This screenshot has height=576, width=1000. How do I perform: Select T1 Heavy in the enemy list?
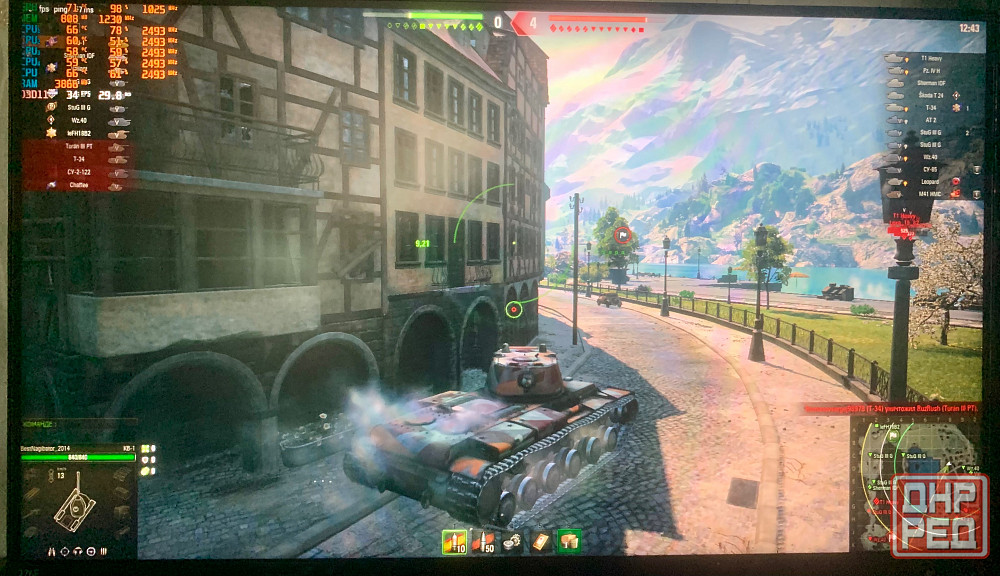930,59
